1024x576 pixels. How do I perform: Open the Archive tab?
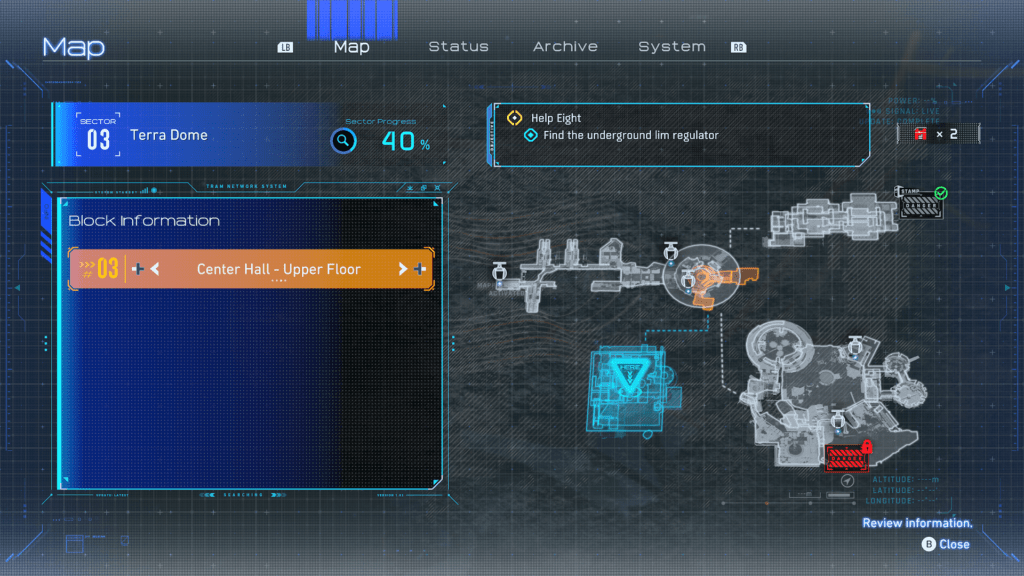pyautogui.click(x=565, y=47)
